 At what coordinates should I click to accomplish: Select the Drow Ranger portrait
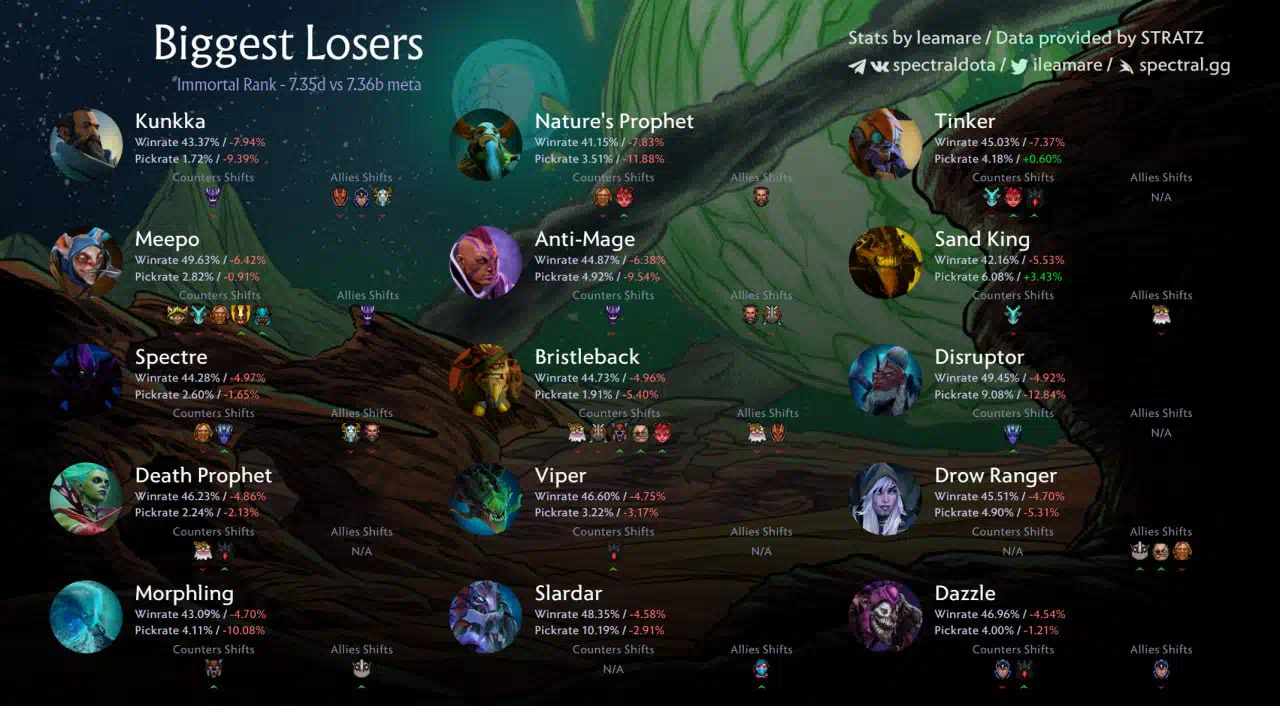click(x=886, y=499)
